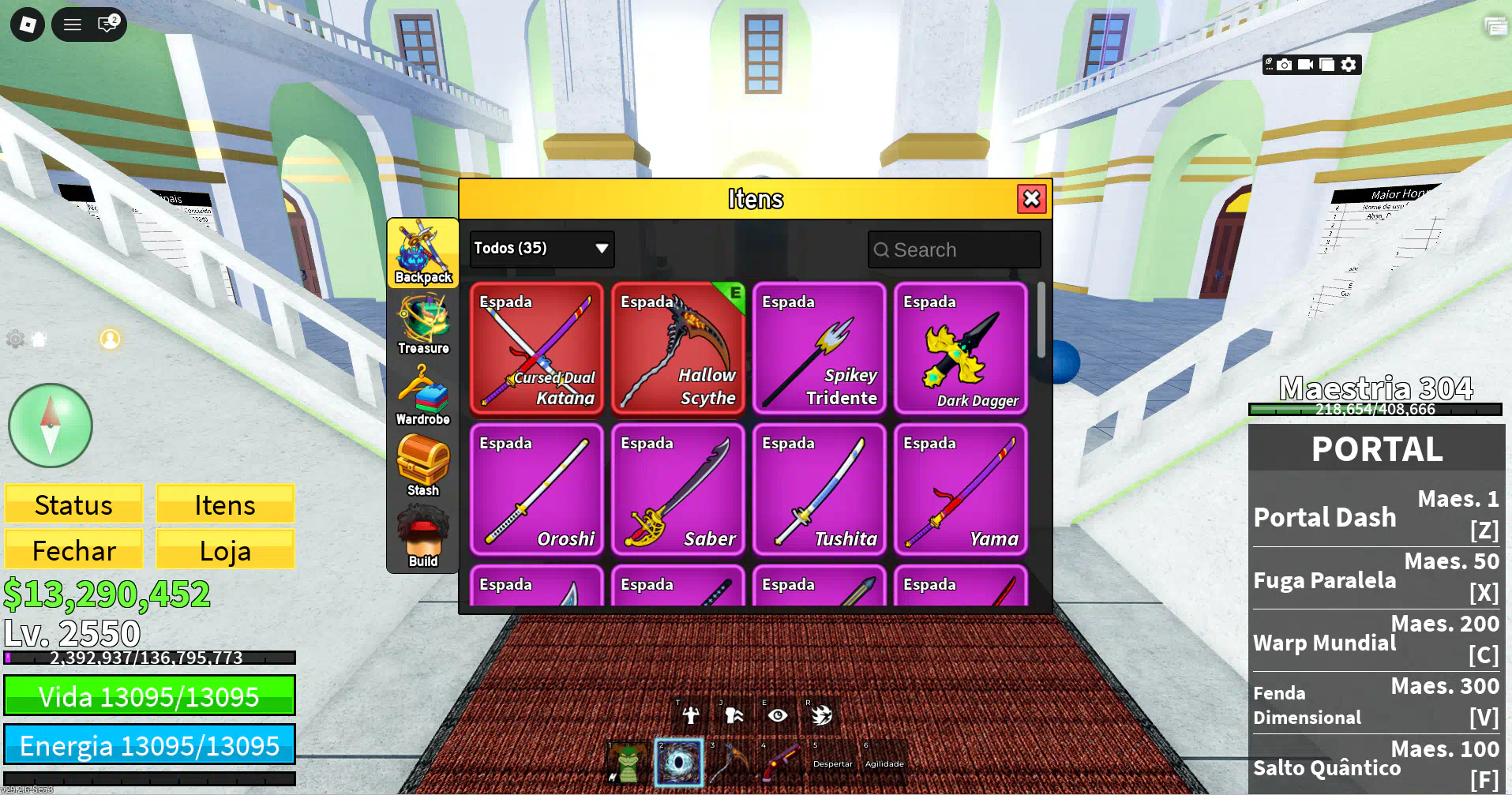Select the Portal fruit hotbar slot

pyautogui.click(x=678, y=763)
